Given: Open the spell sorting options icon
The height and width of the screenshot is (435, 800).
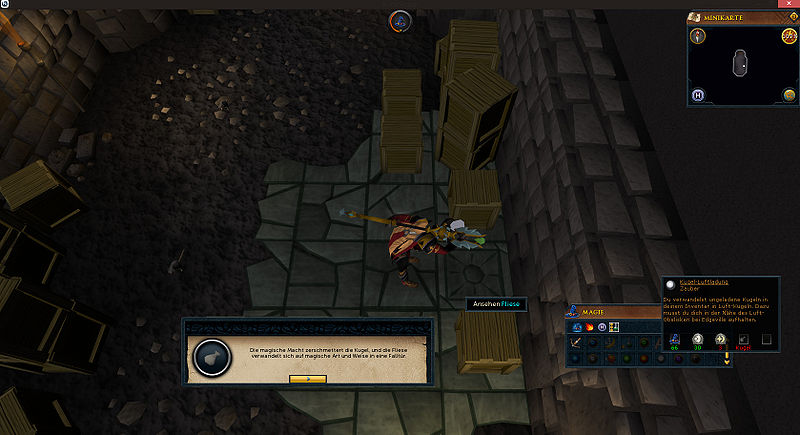Looking at the screenshot, I should coord(614,327).
